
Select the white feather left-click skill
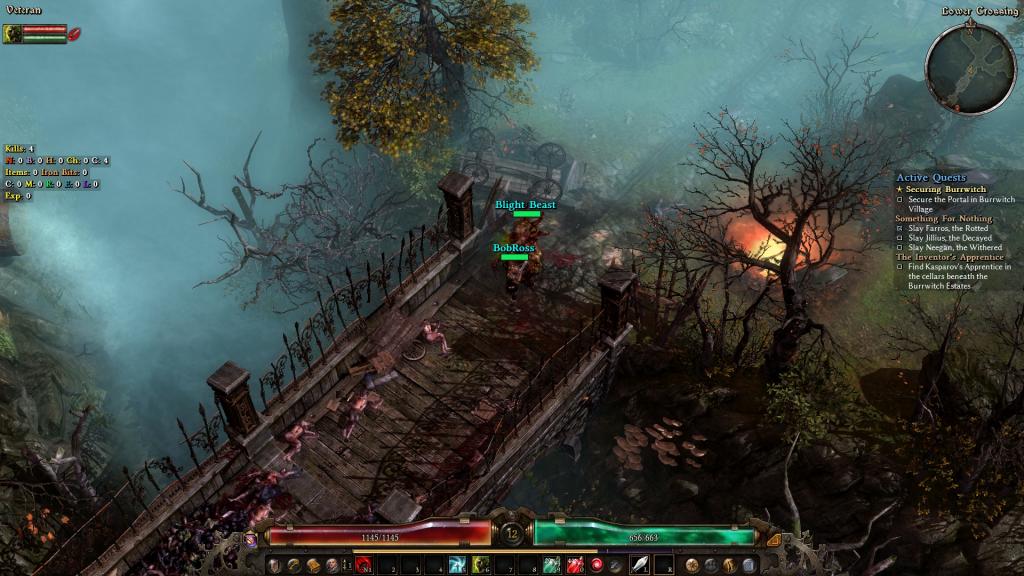point(639,566)
